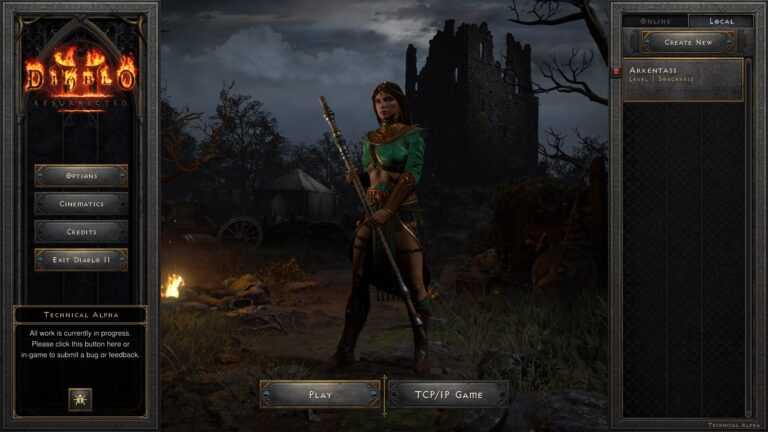This screenshot has height=432, width=768.
Task: Select the Arkentass Sorceress character
Action: [x=685, y=80]
